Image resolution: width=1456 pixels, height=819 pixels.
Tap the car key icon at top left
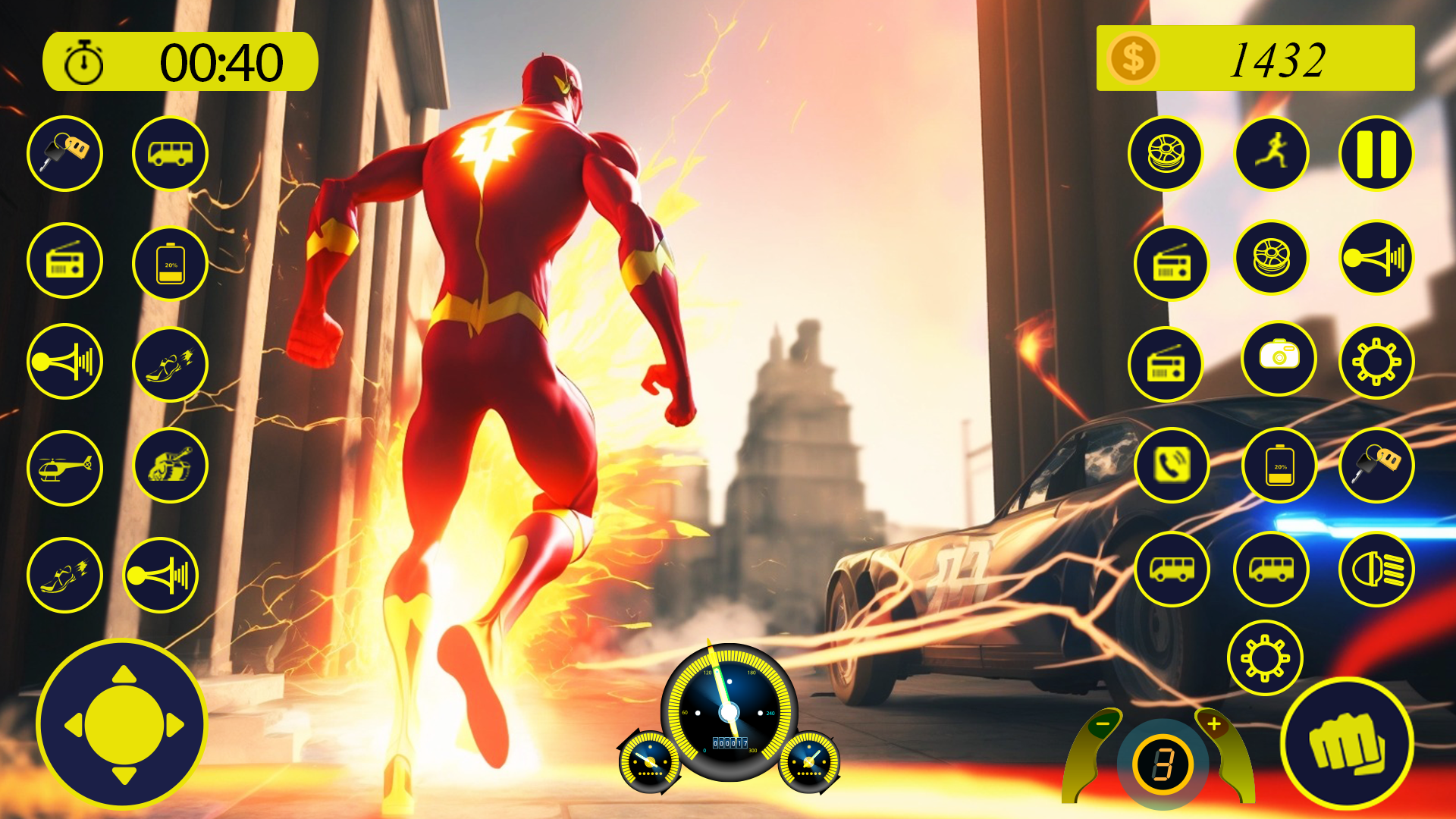pyautogui.click(x=65, y=153)
